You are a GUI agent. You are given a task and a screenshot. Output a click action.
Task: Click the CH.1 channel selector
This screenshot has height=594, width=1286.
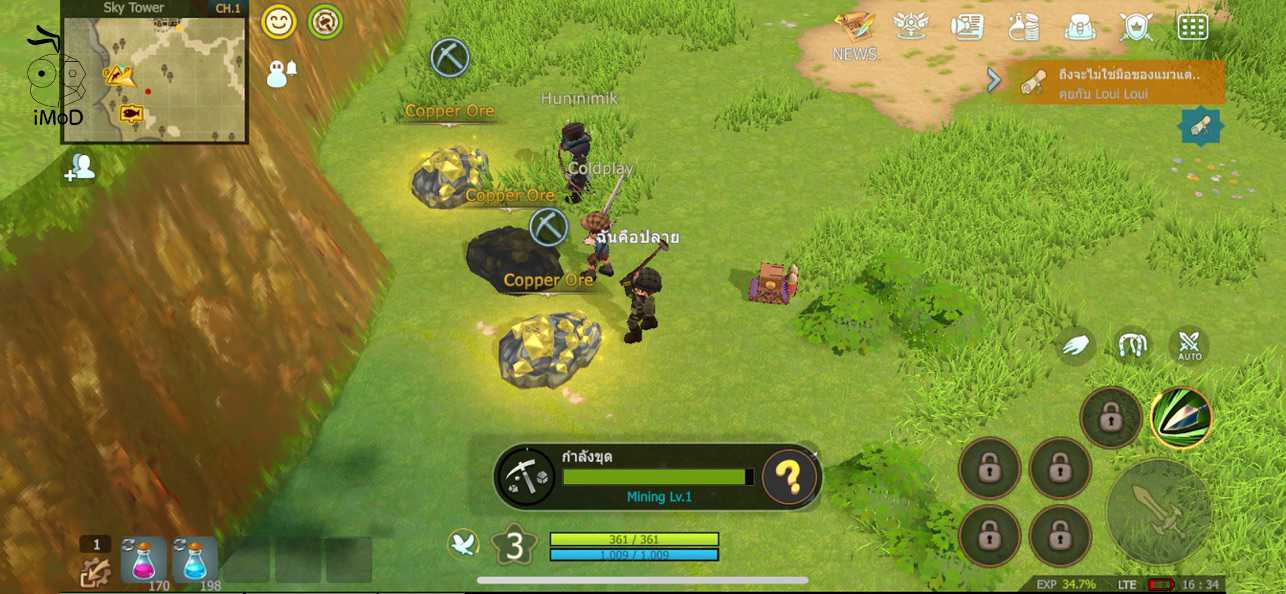click(x=228, y=8)
